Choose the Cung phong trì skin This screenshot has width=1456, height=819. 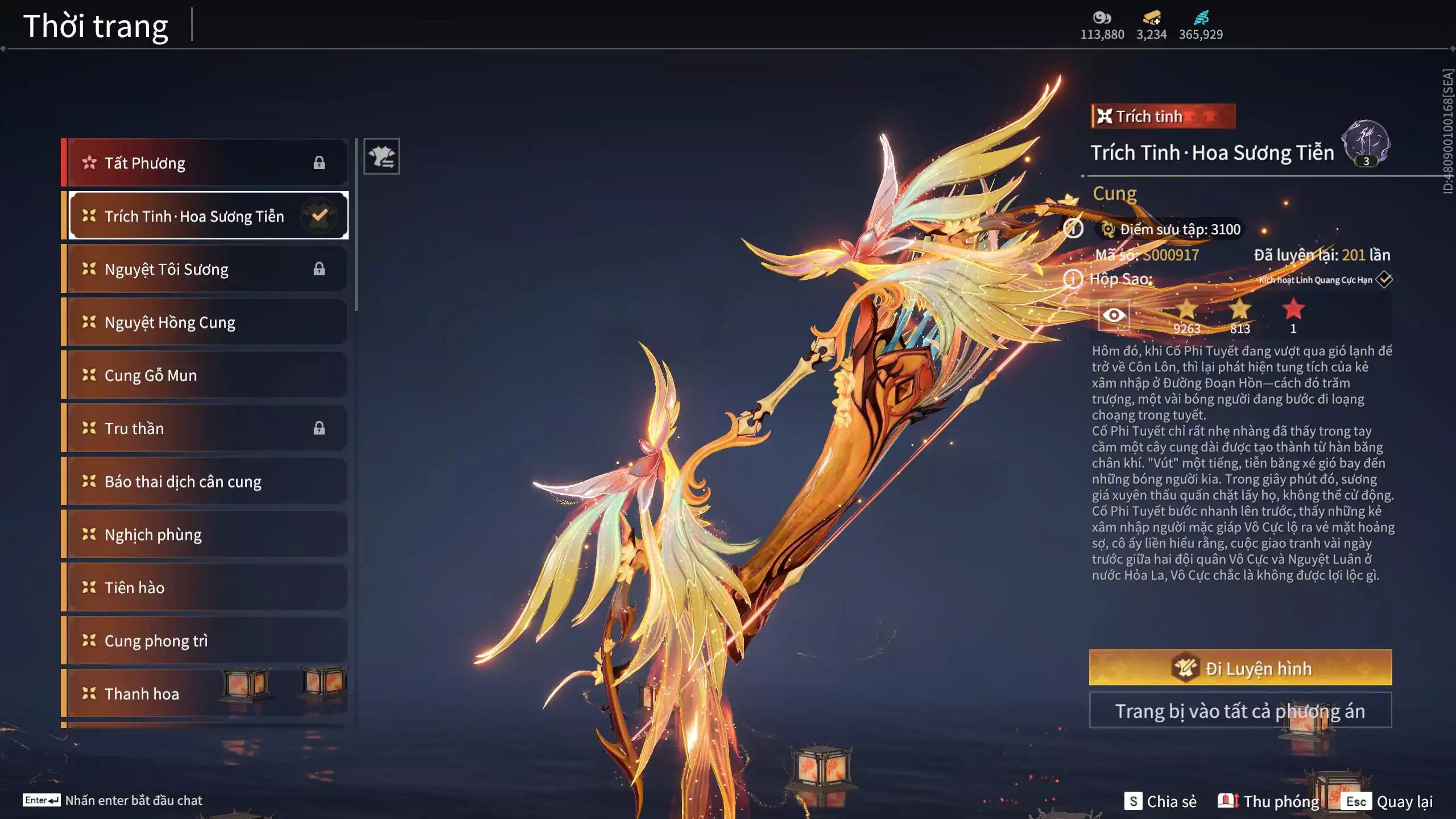(205, 641)
